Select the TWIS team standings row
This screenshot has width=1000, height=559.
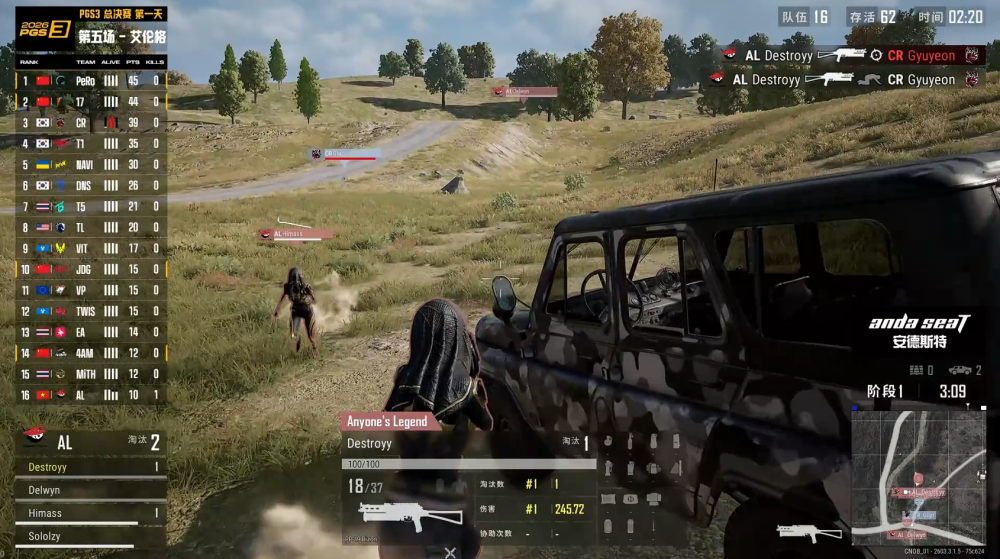pyautogui.click(x=90, y=311)
